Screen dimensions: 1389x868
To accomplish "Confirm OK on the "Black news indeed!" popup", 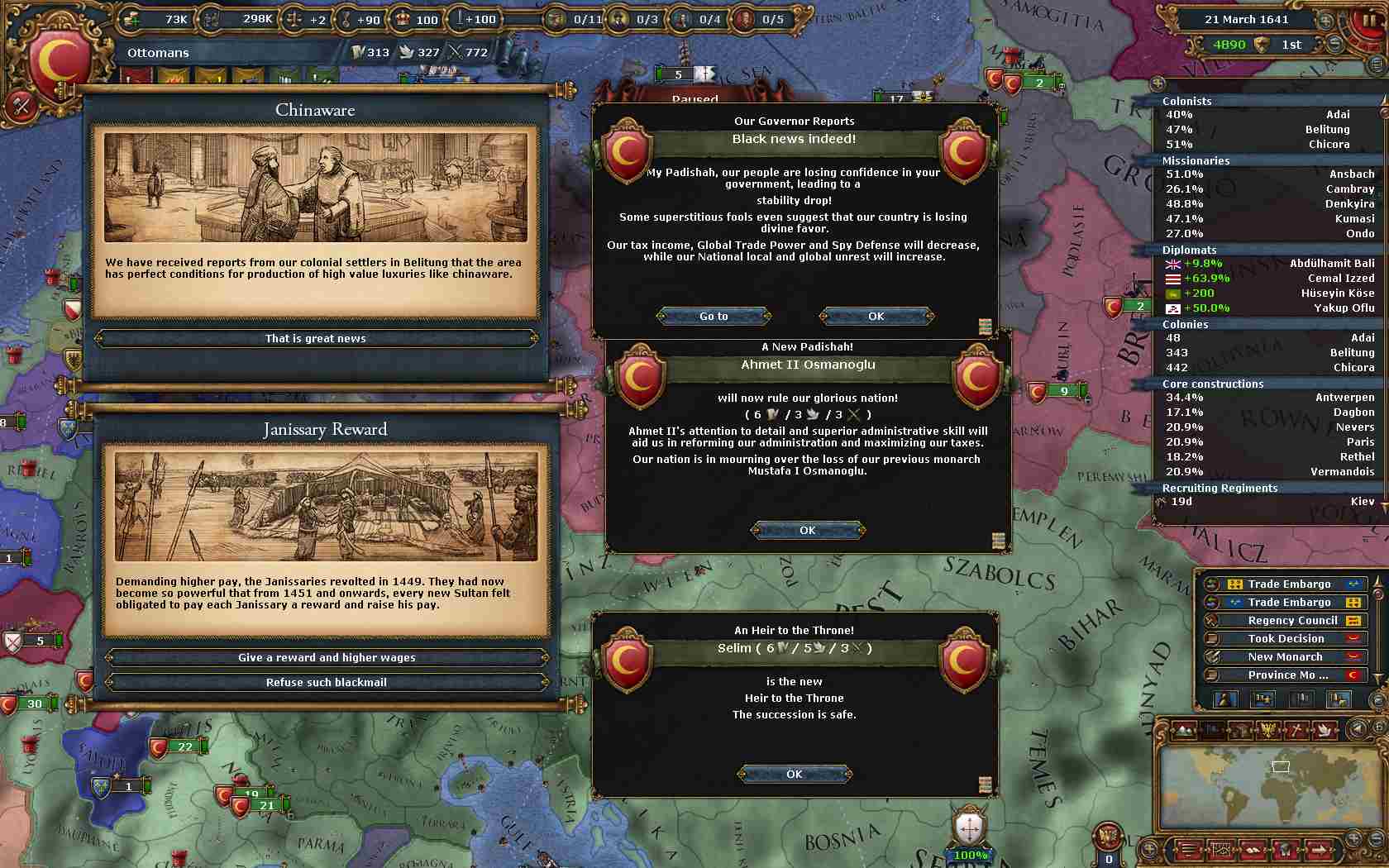I will click(x=876, y=316).
